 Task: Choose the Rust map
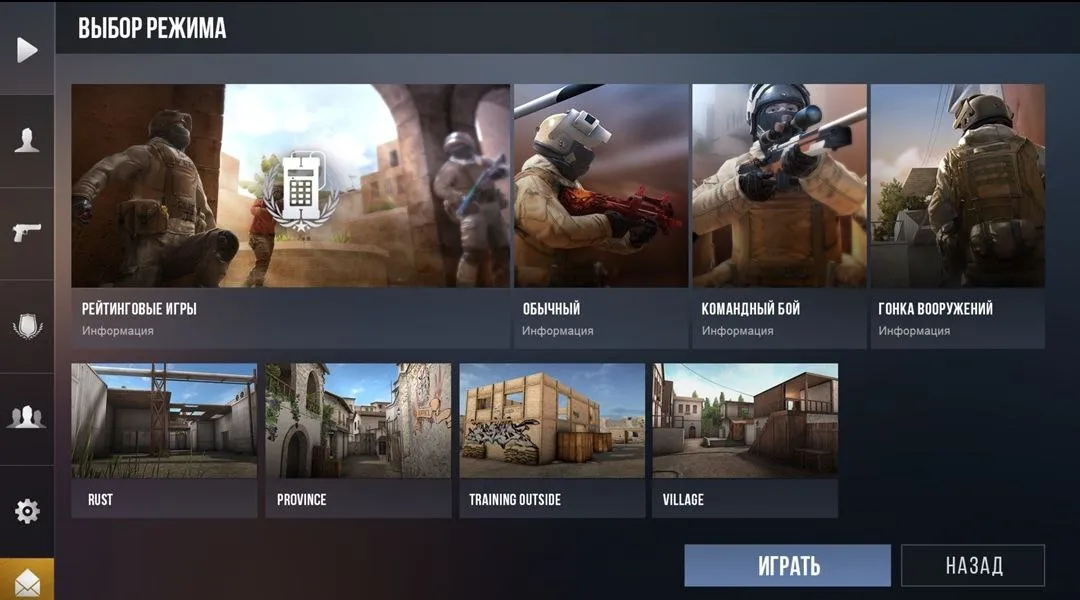pyautogui.click(x=164, y=440)
